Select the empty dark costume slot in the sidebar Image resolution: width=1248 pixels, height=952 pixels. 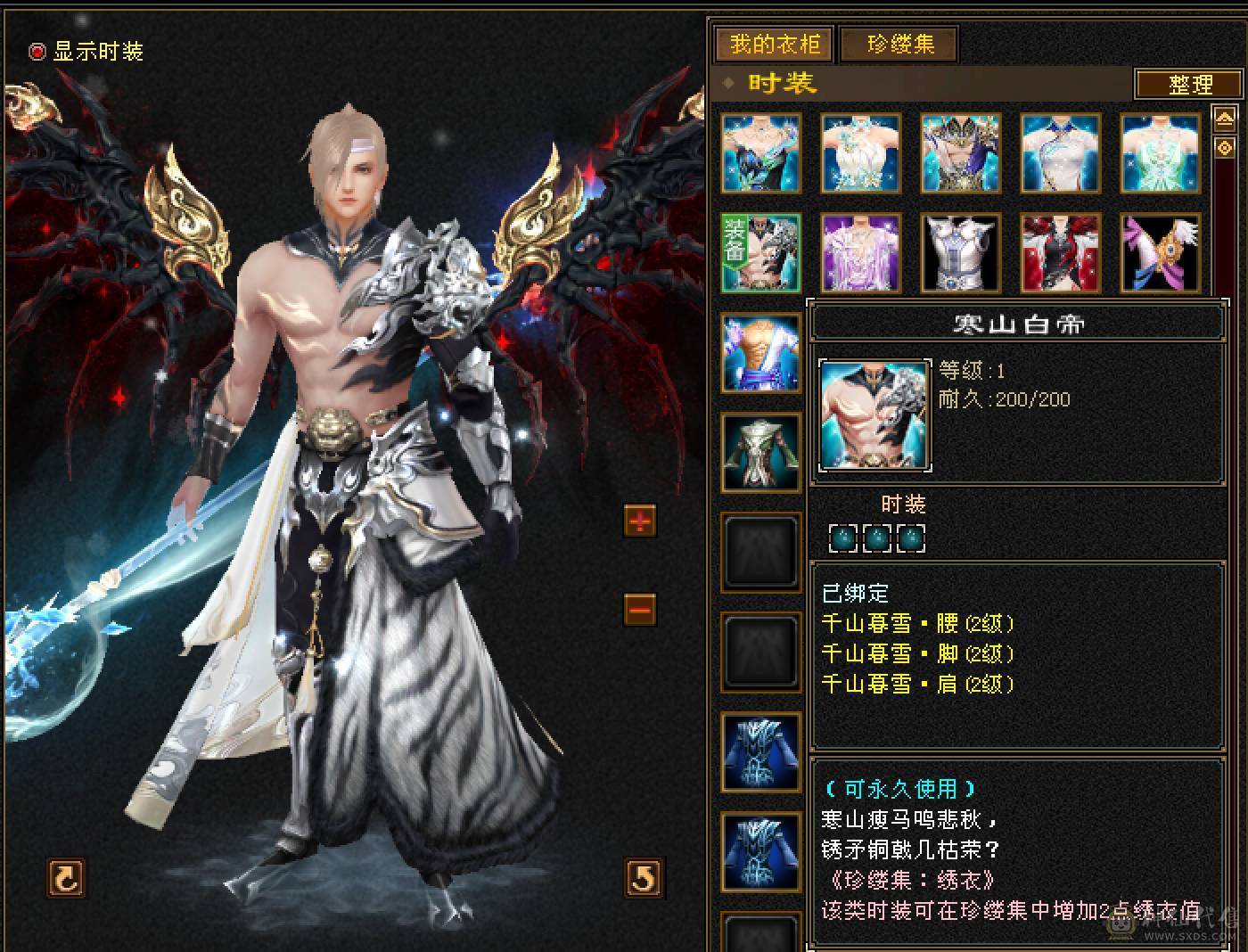click(x=760, y=550)
